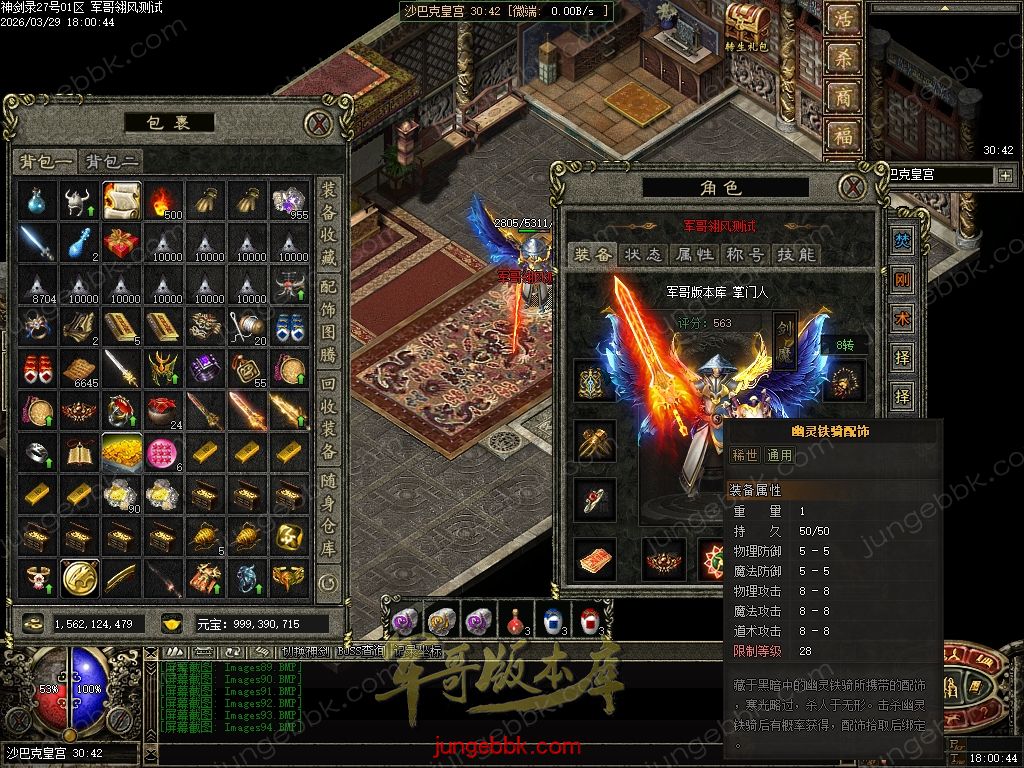Close the 角色 character window
The image size is (1024, 768).
pyautogui.click(x=852, y=187)
